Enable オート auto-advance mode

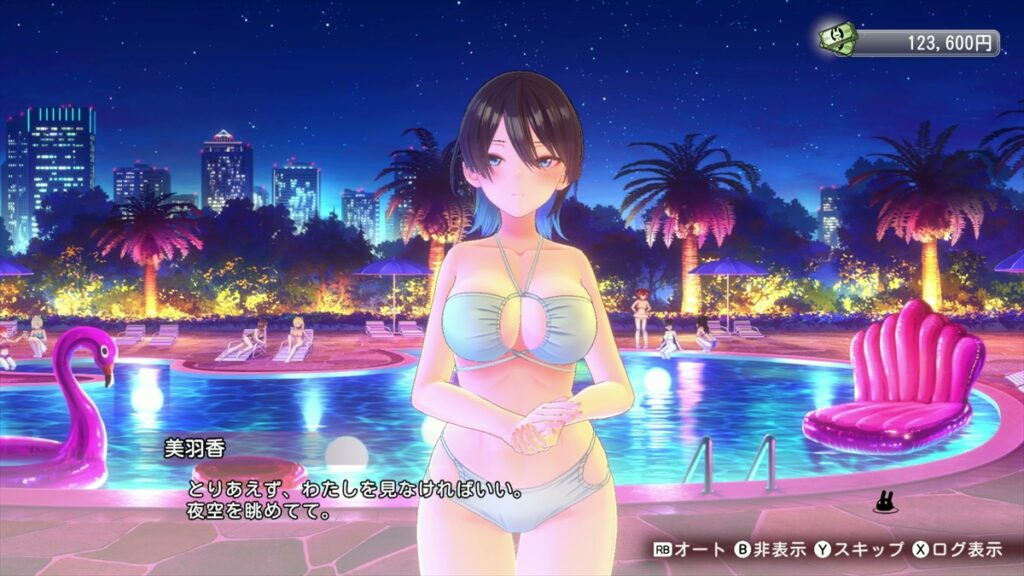(689, 549)
